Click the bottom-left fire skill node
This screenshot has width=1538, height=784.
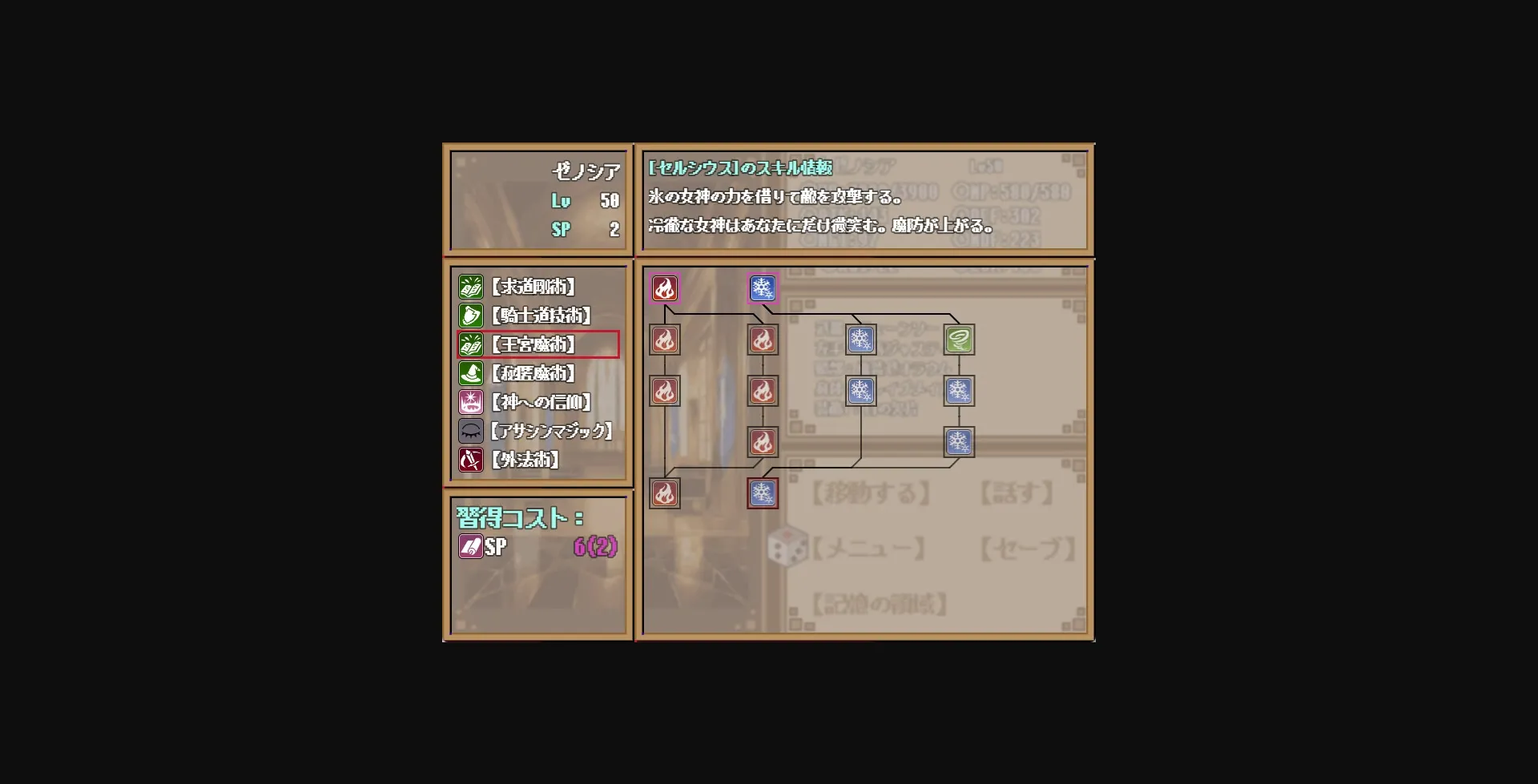(664, 493)
